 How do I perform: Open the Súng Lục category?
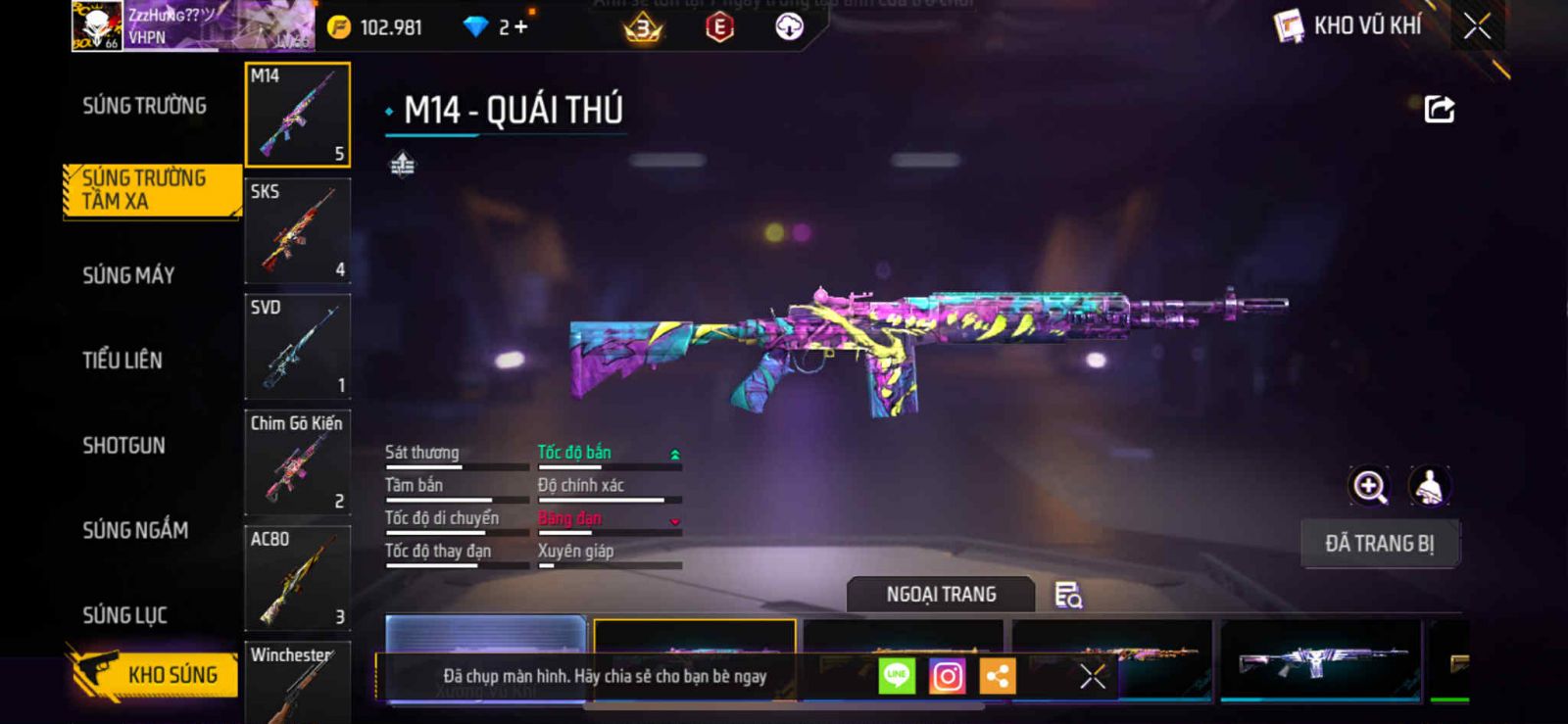(124, 615)
